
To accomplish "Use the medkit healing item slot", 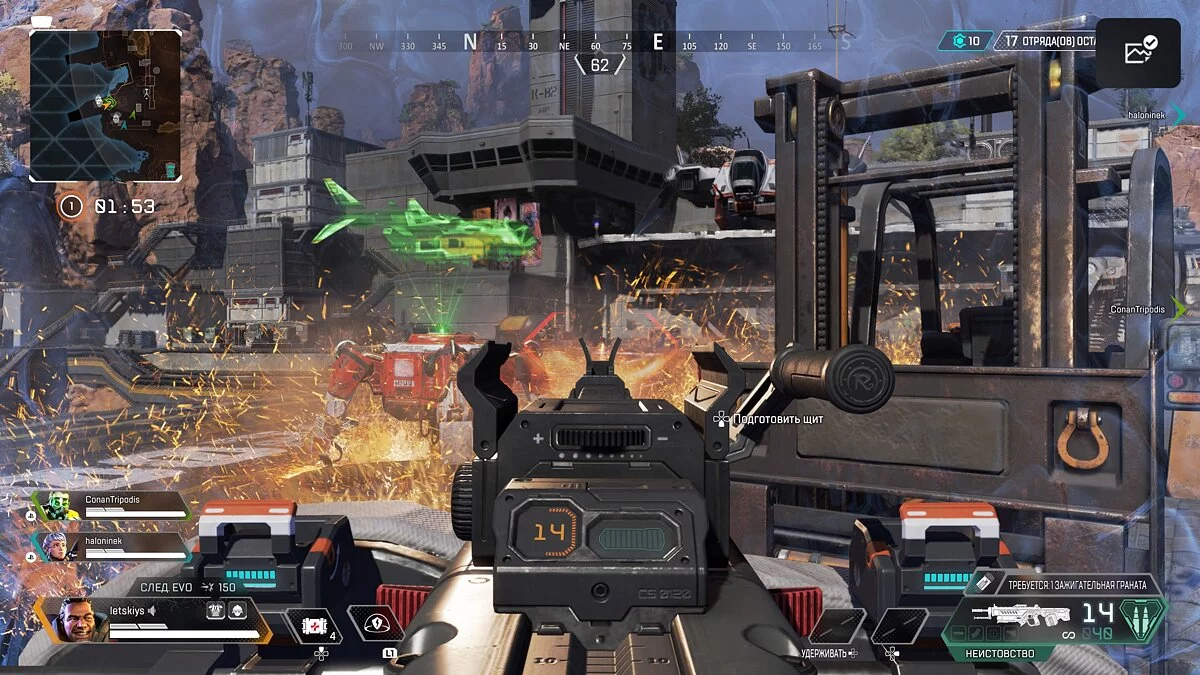I will point(314,626).
